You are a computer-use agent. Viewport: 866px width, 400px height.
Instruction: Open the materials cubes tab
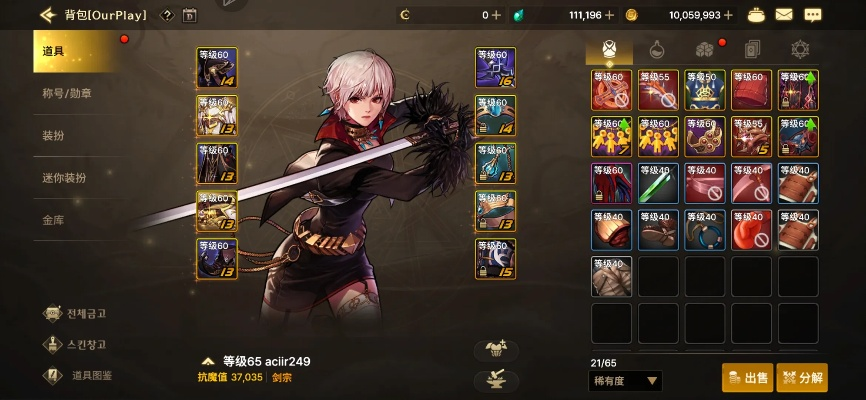[704, 48]
